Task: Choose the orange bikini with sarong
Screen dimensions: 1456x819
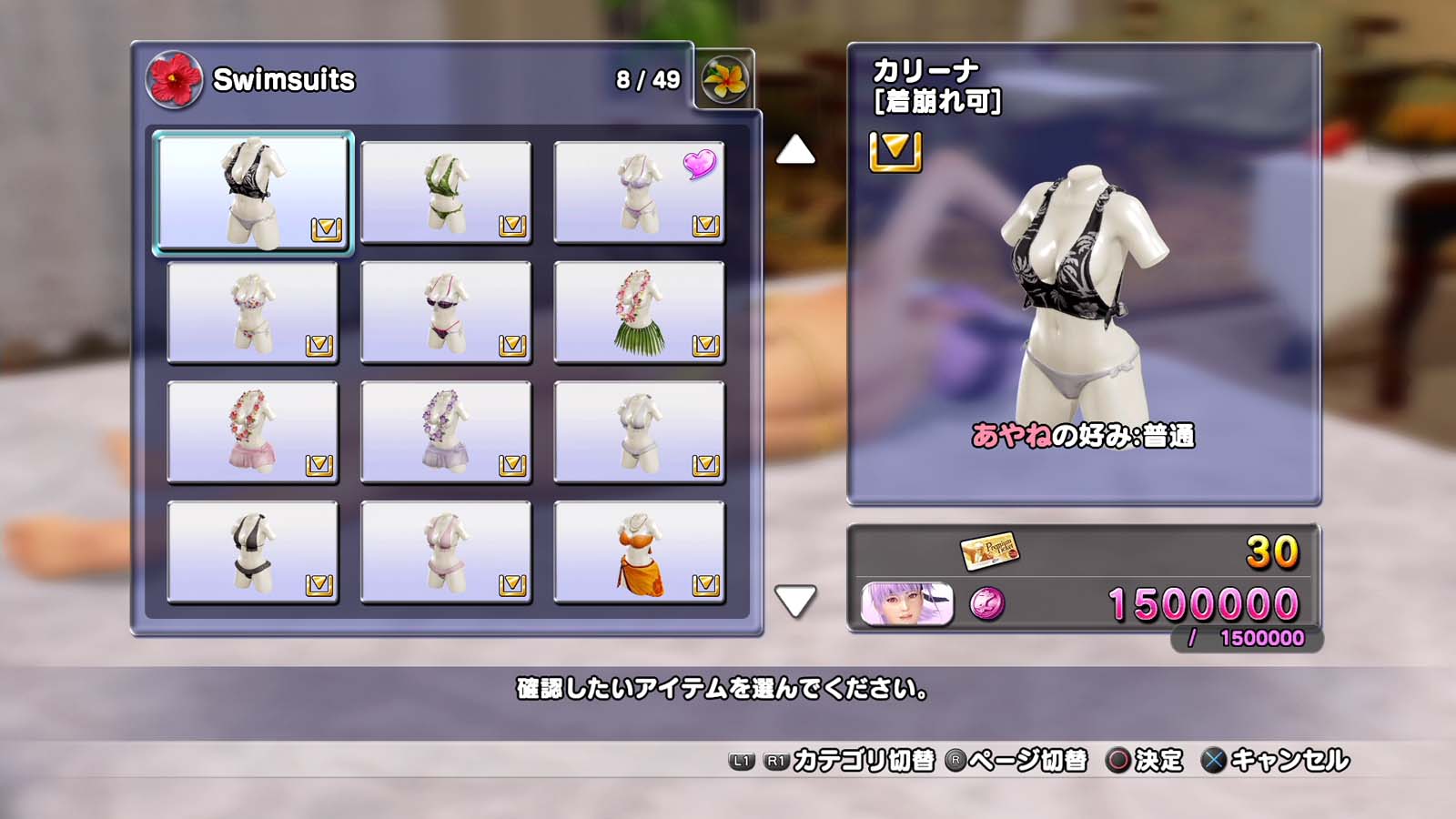Action: point(639,552)
